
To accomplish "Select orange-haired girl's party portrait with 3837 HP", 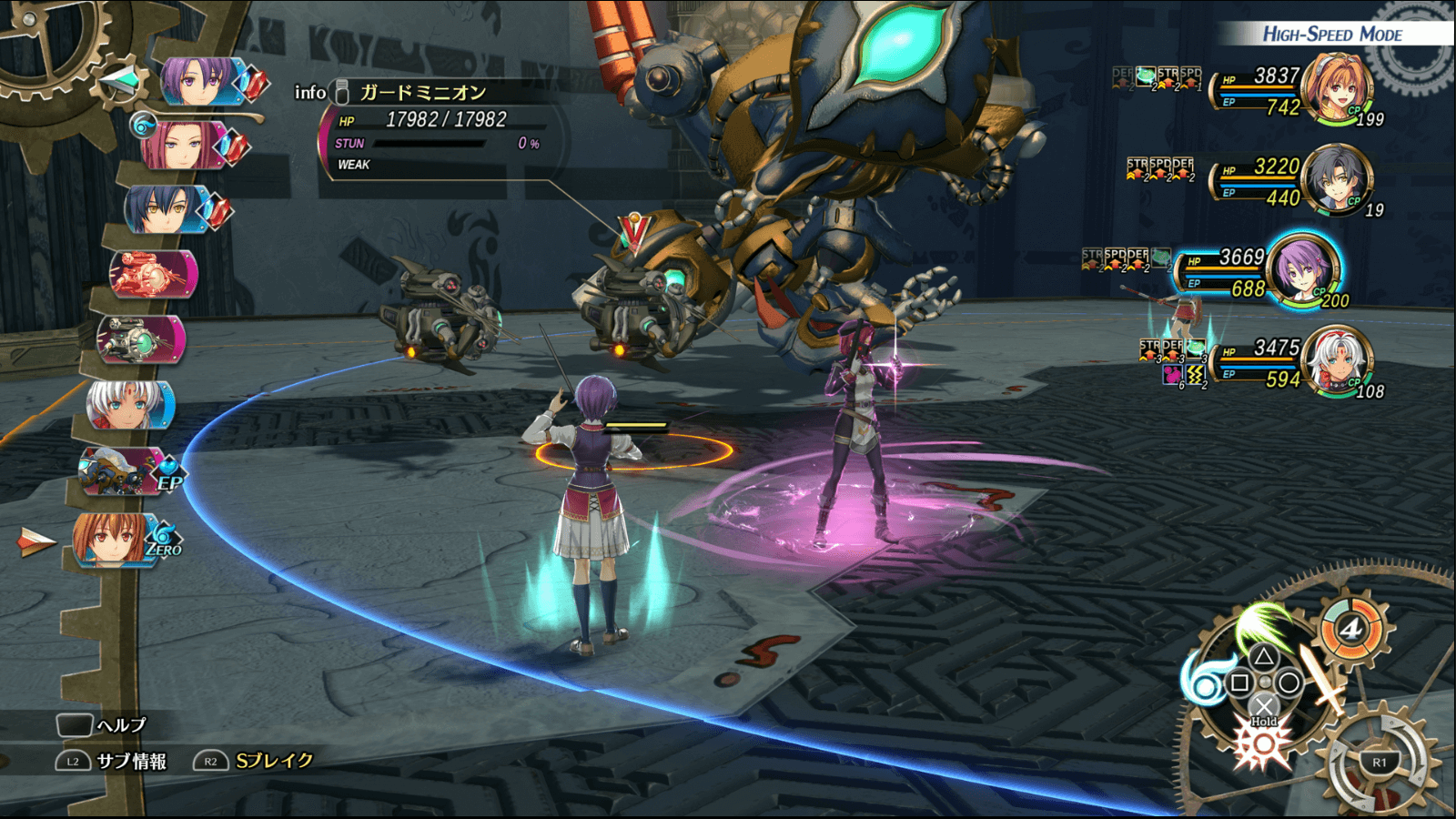I will click(x=1336, y=88).
